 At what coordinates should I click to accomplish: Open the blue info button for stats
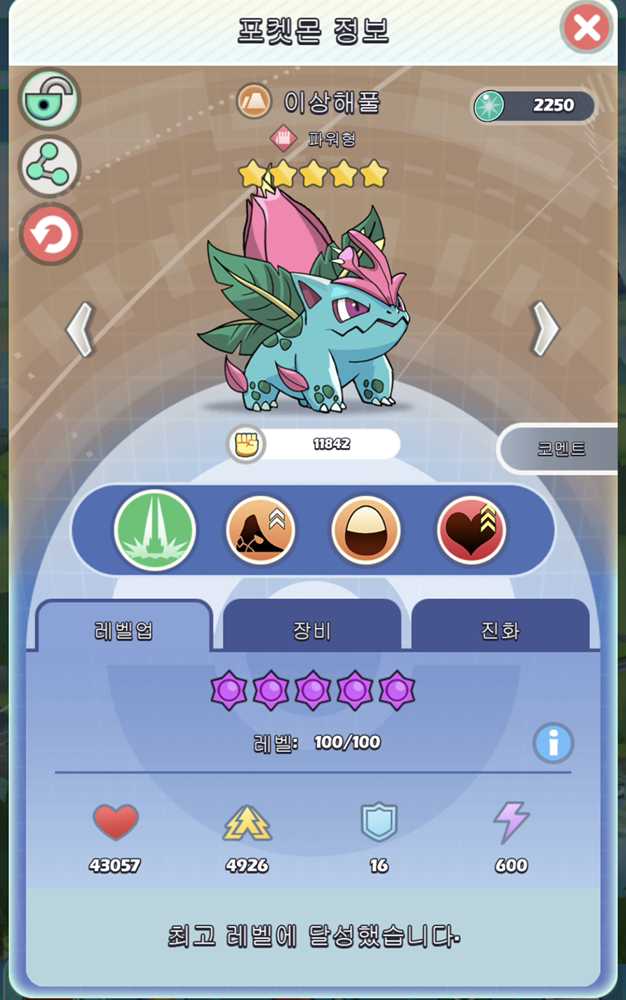click(x=553, y=744)
